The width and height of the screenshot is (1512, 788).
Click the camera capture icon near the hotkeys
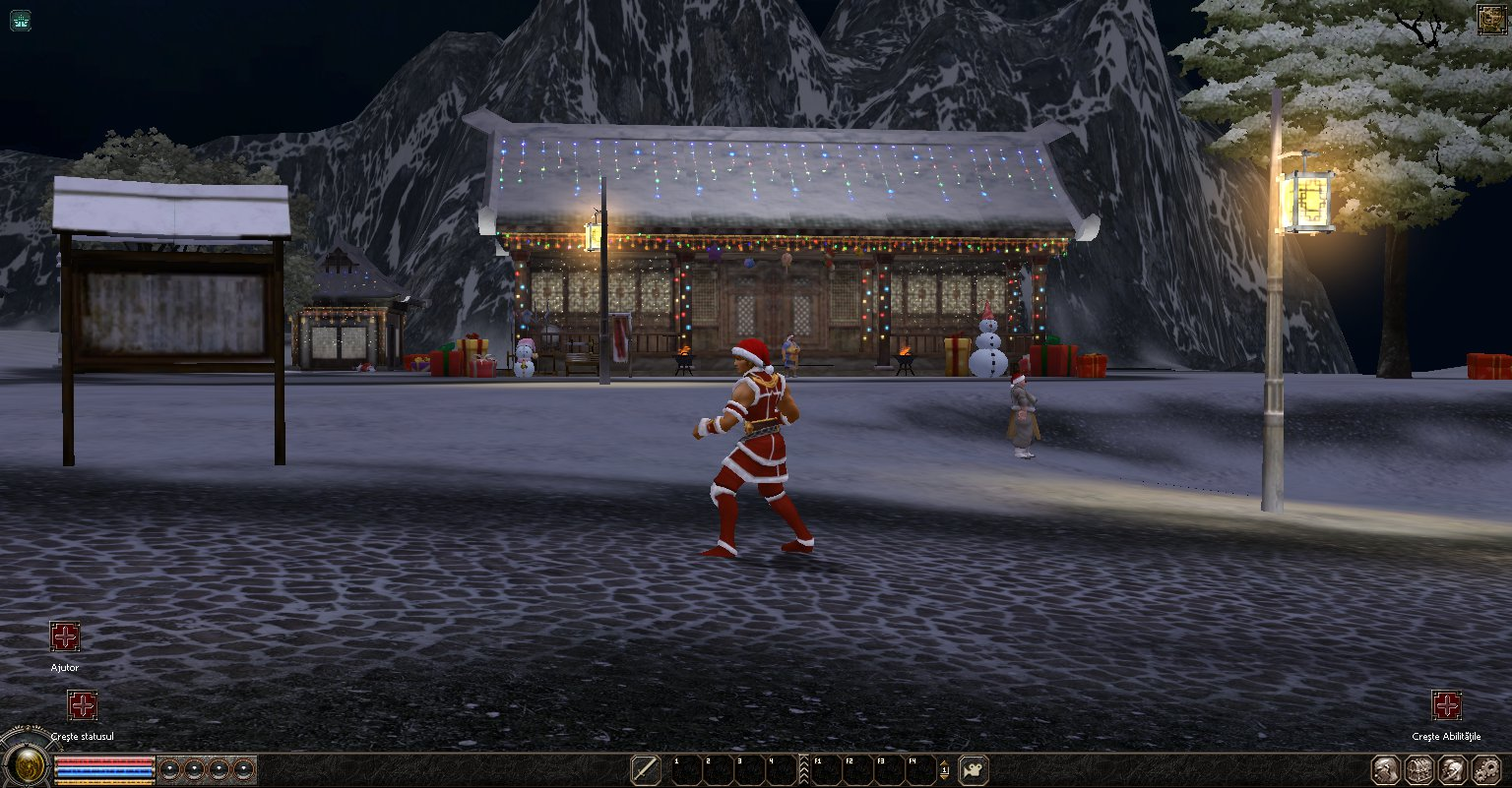(972, 769)
